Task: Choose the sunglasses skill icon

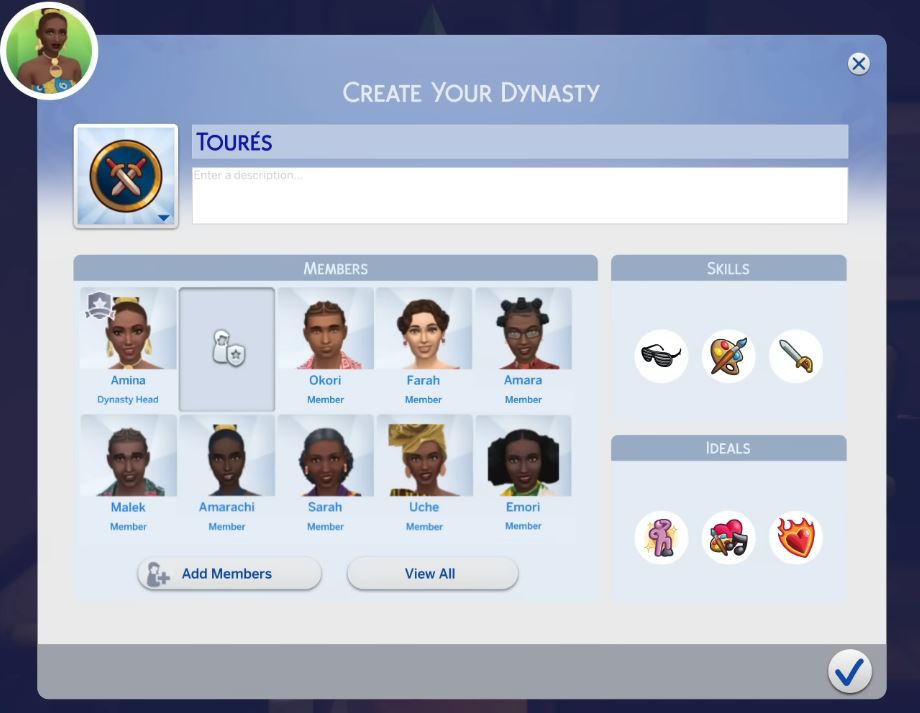Action: tap(661, 357)
